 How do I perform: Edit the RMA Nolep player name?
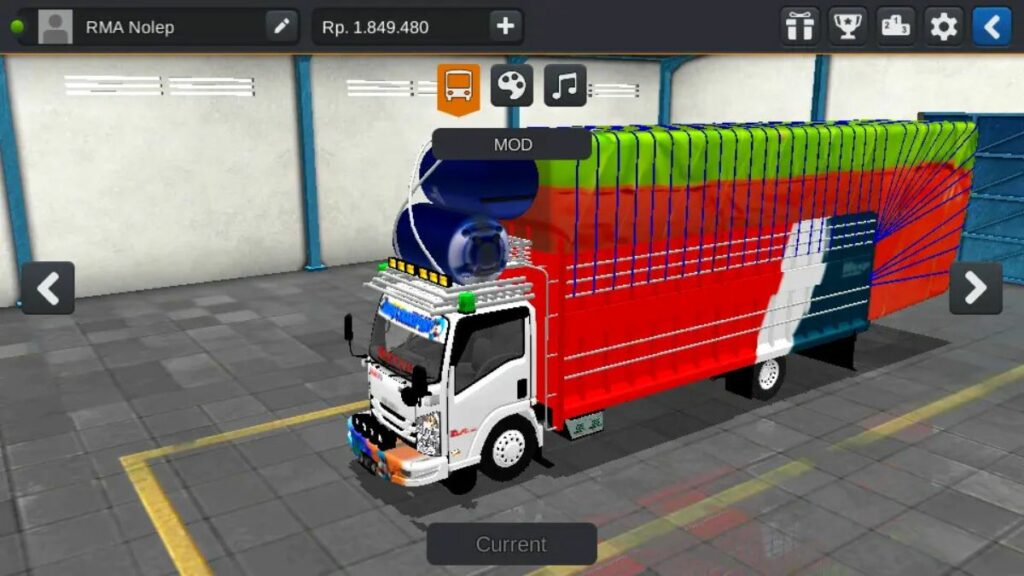(282, 27)
